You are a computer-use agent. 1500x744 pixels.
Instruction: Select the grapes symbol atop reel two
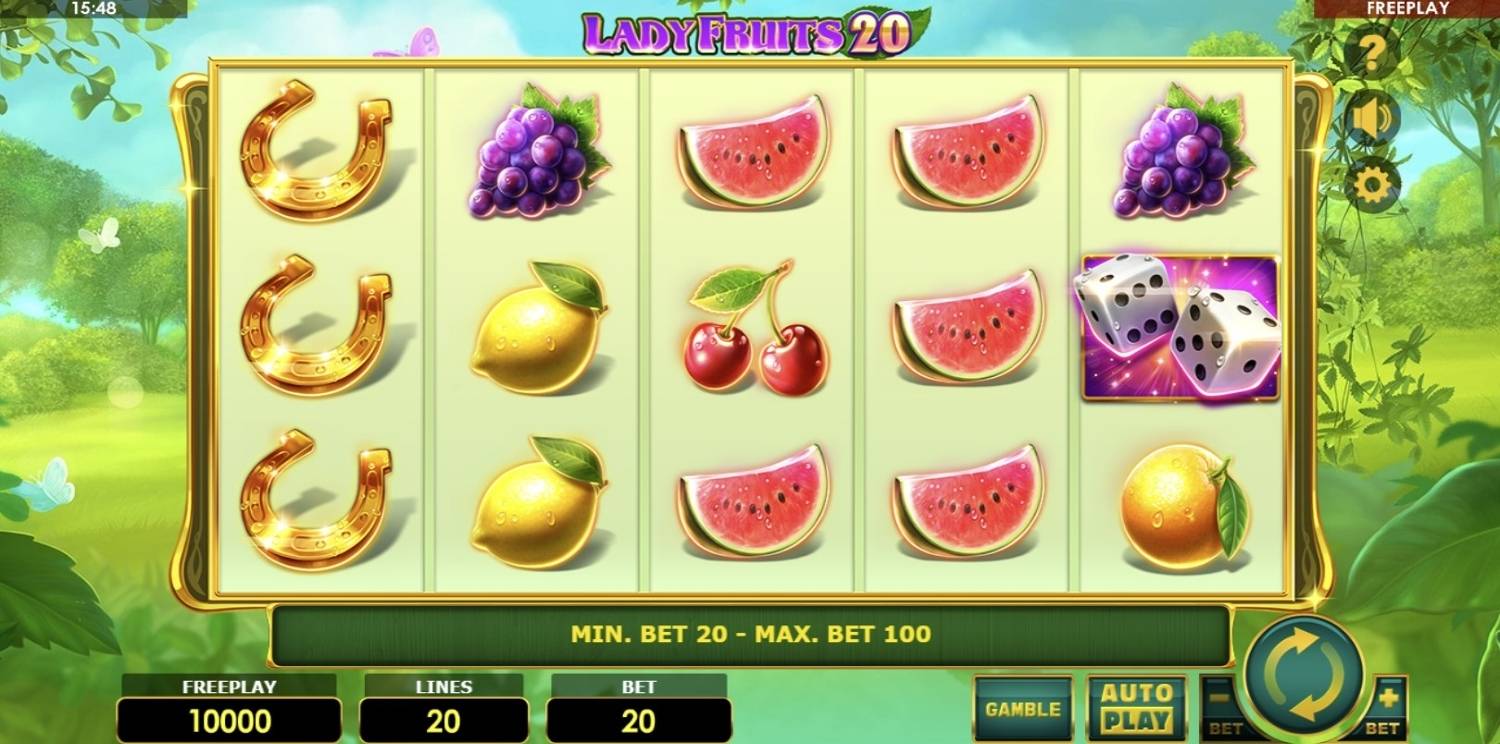pyautogui.click(x=530, y=160)
